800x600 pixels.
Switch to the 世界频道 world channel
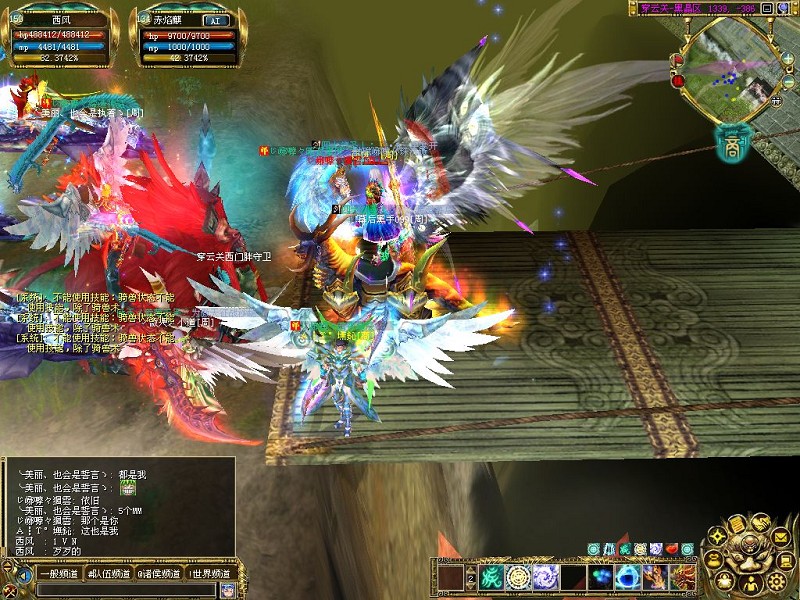(210, 574)
